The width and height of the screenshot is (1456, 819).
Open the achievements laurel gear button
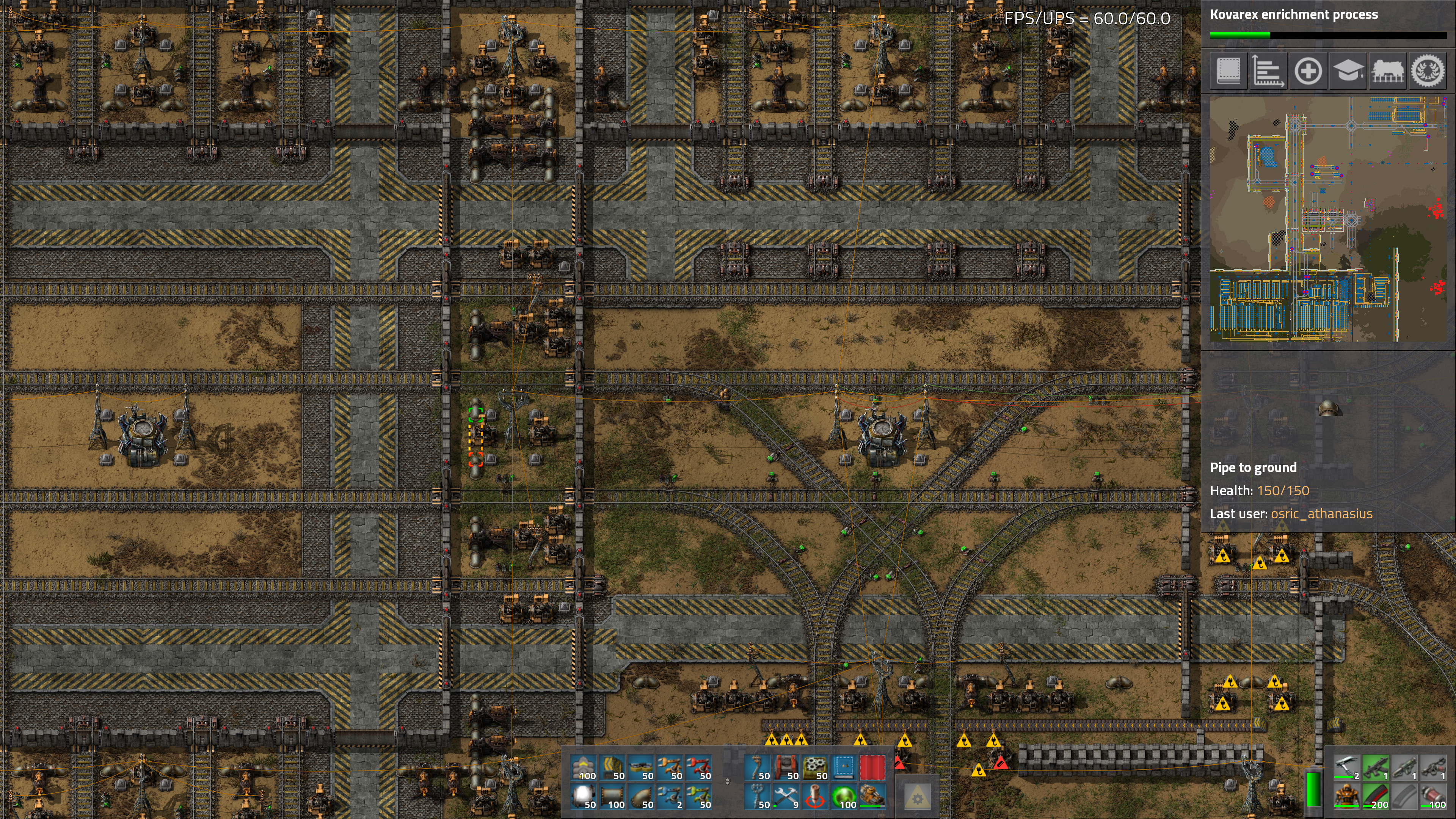pyautogui.click(x=1428, y=71)
